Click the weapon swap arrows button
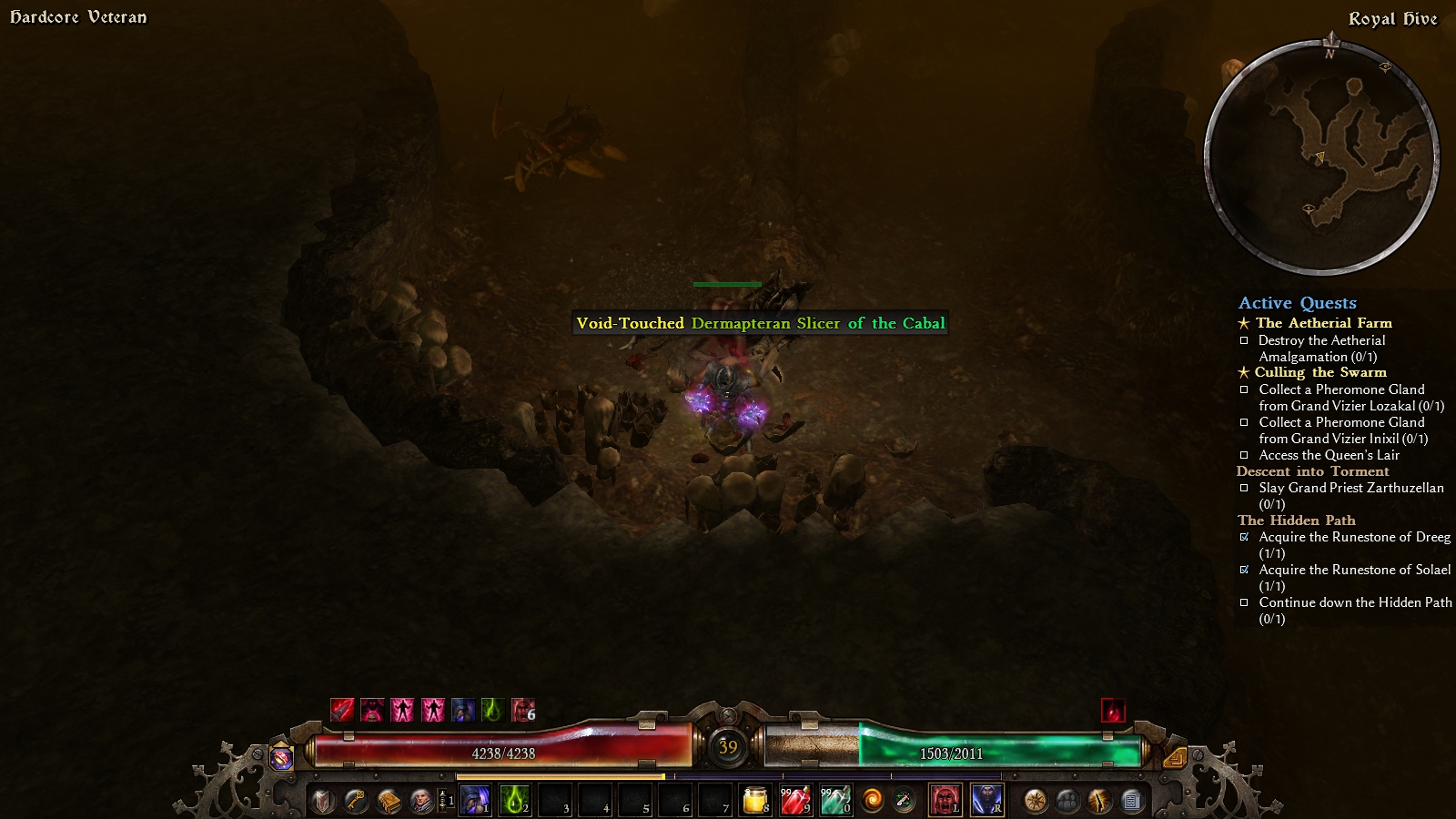This screenshot has width=1456, height=819. point(904,800)
